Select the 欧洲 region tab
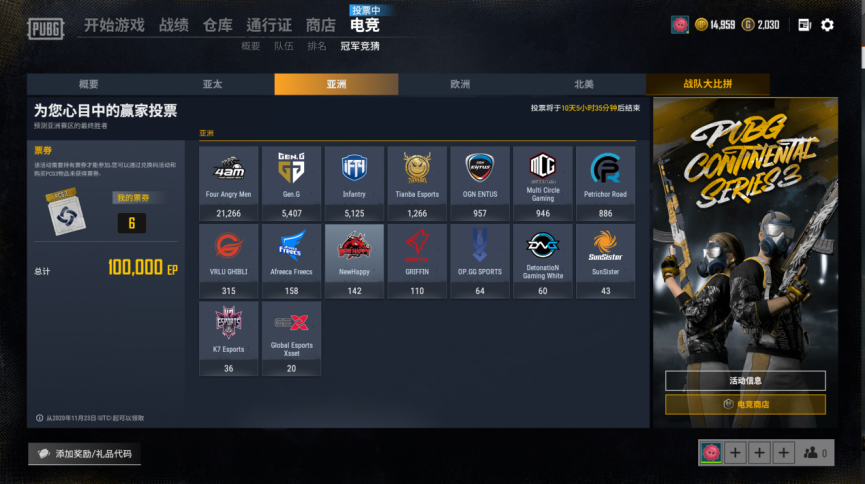865x484 pixels. pos(460,85)
